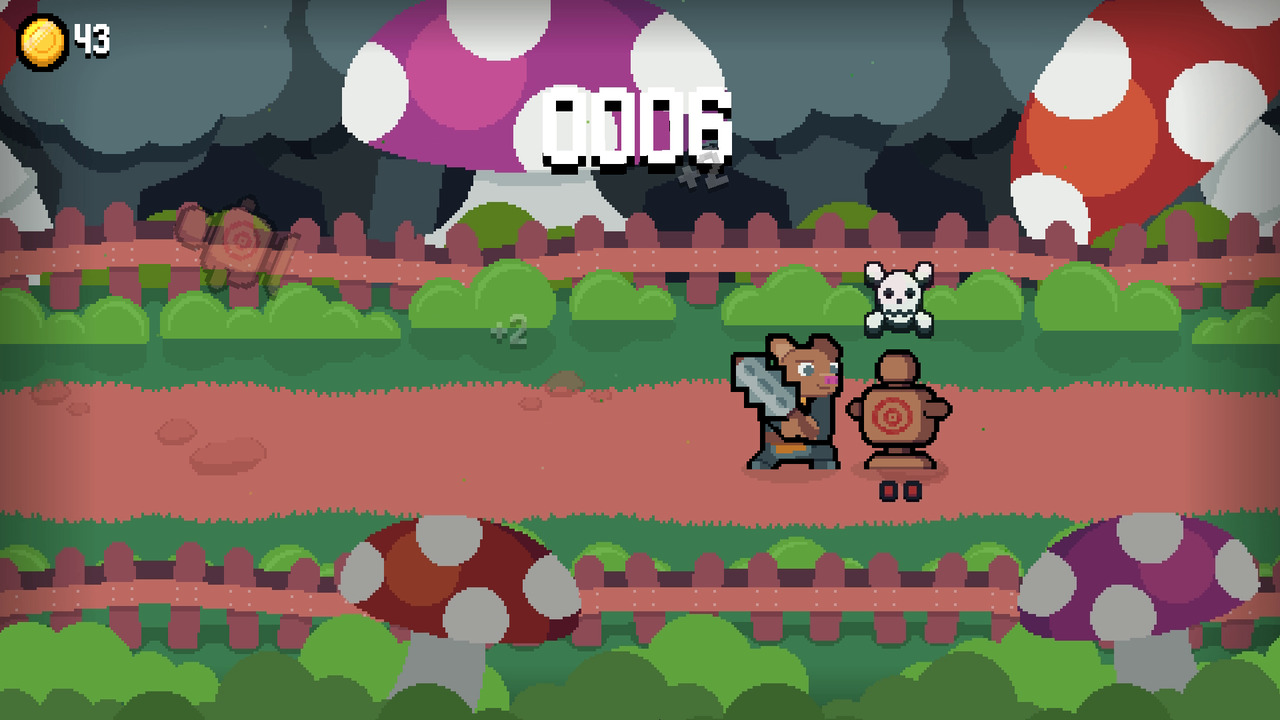1280x720 pixels.
Task: Click the faded ghost dummy near the fence
Action: [238, 245]
